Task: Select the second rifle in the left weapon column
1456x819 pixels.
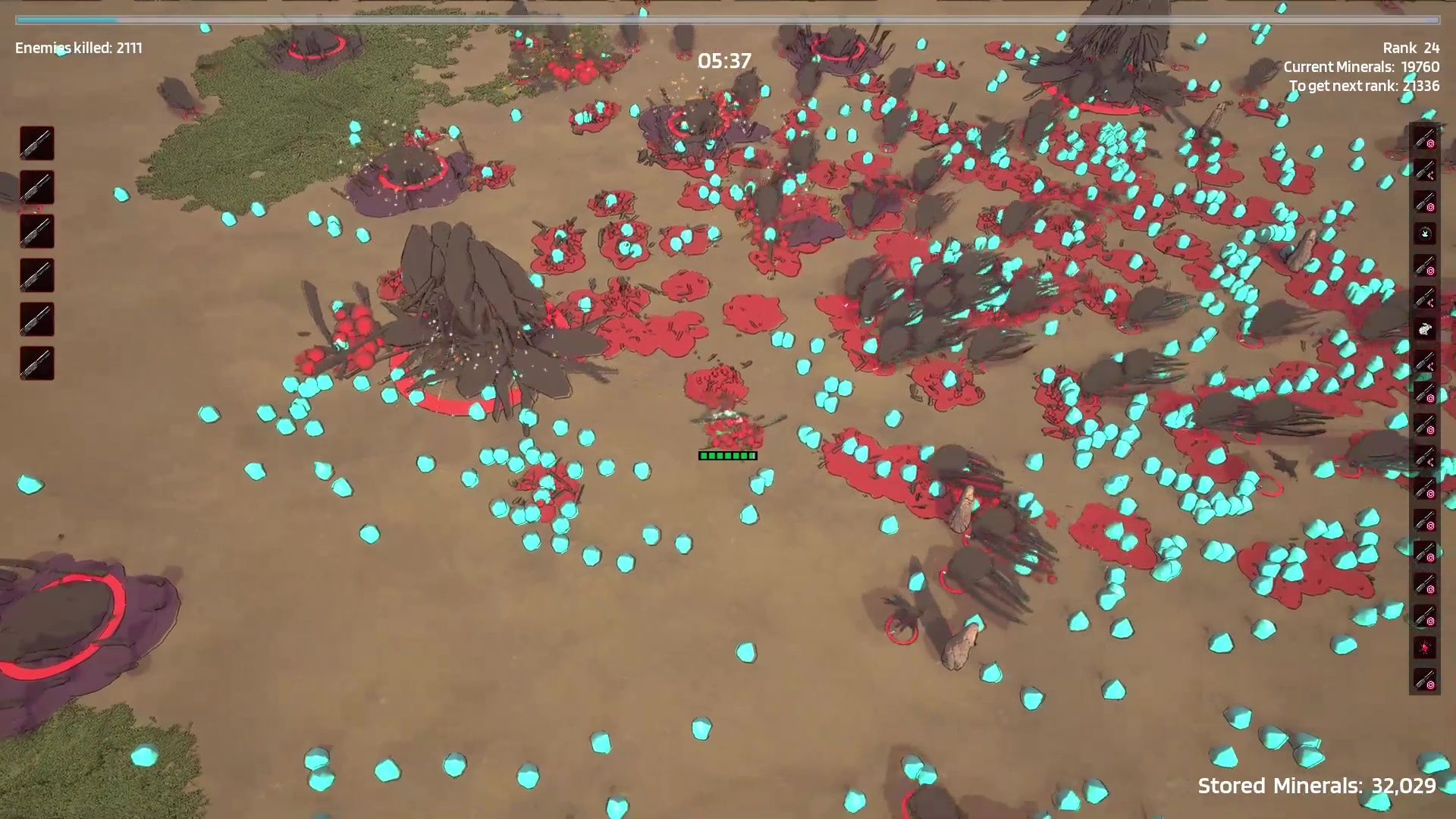Action: tap(36, 188)
